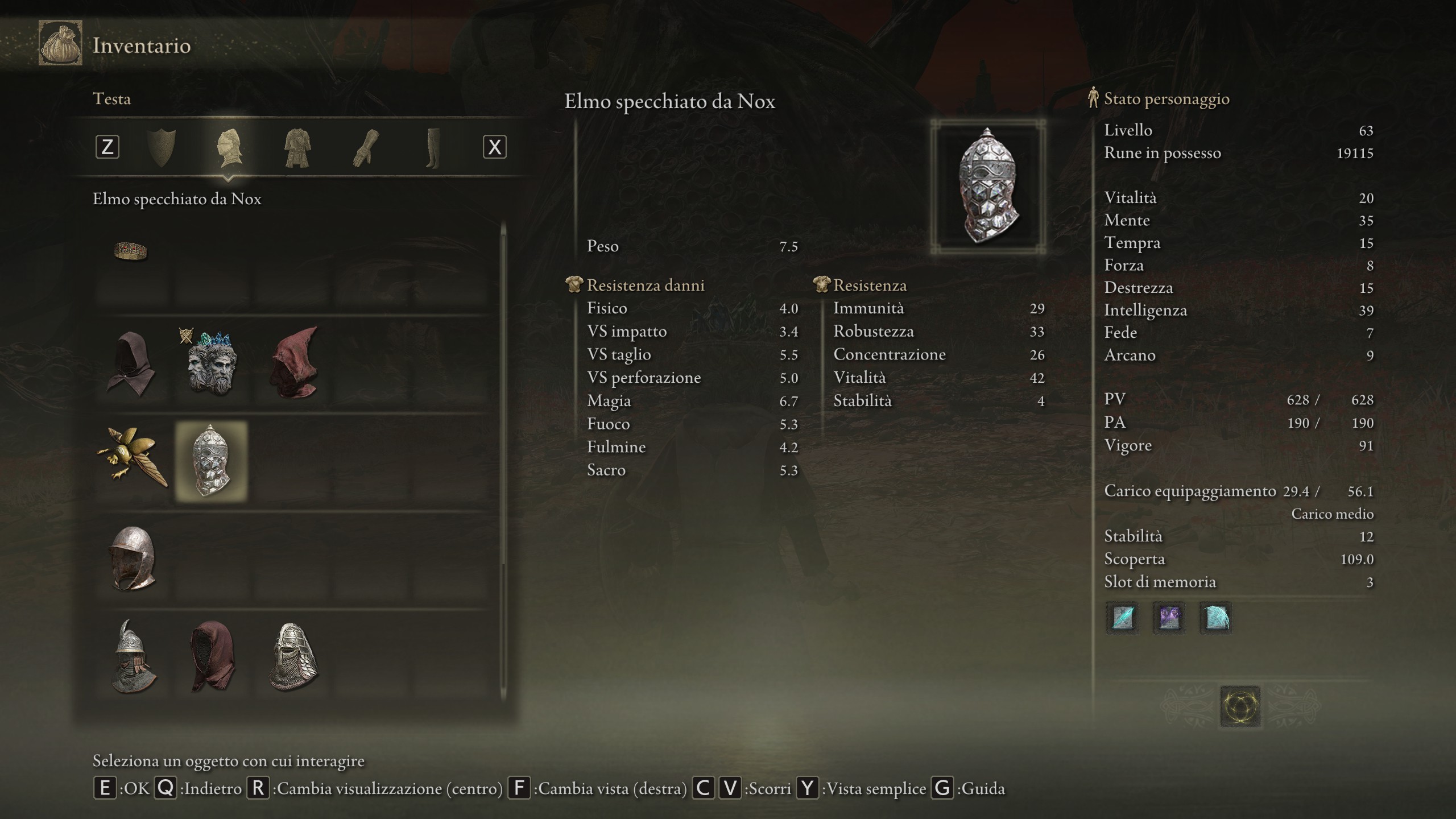Pick the red pointed hood item

pyautogui.click(x=294, y=363)
